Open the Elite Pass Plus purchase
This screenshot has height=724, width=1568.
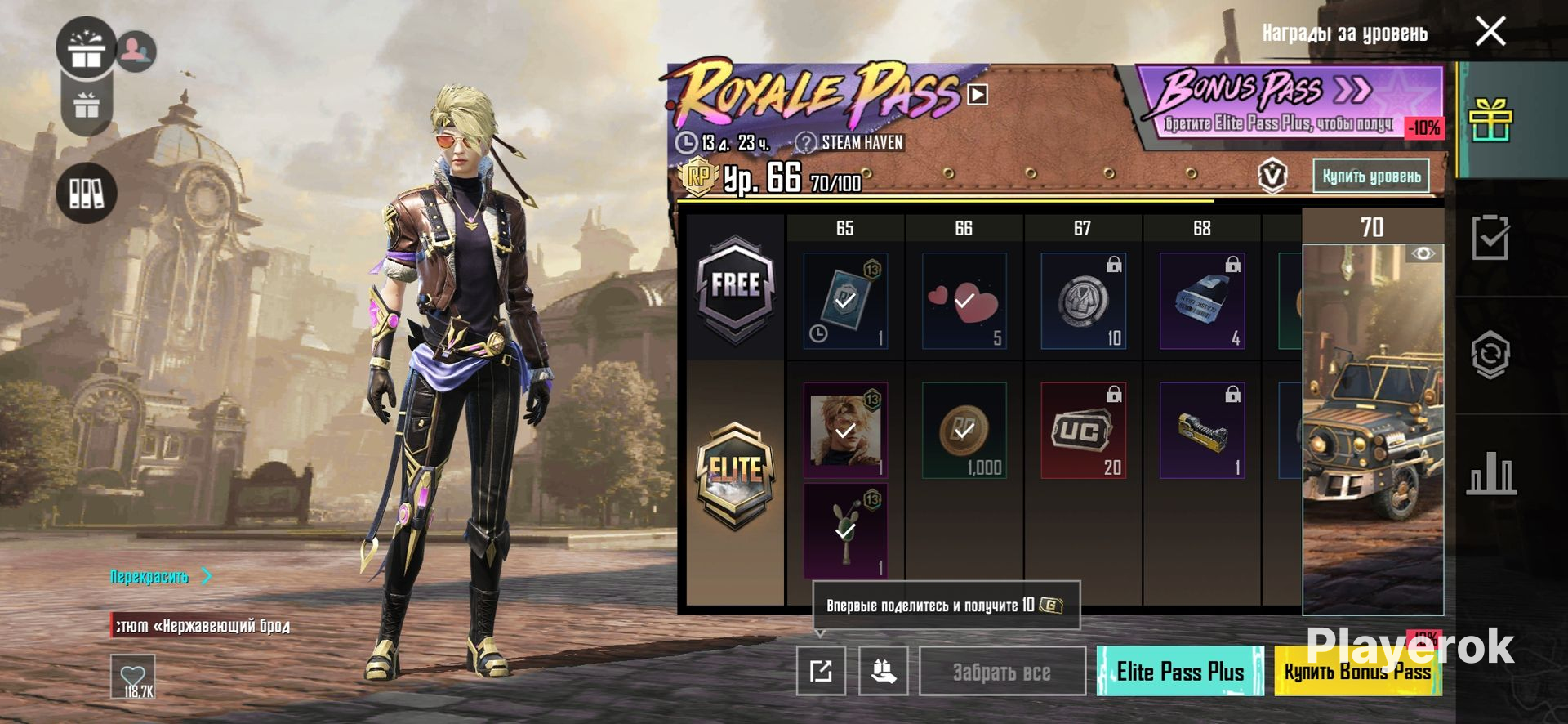[x=1179, y=672]
